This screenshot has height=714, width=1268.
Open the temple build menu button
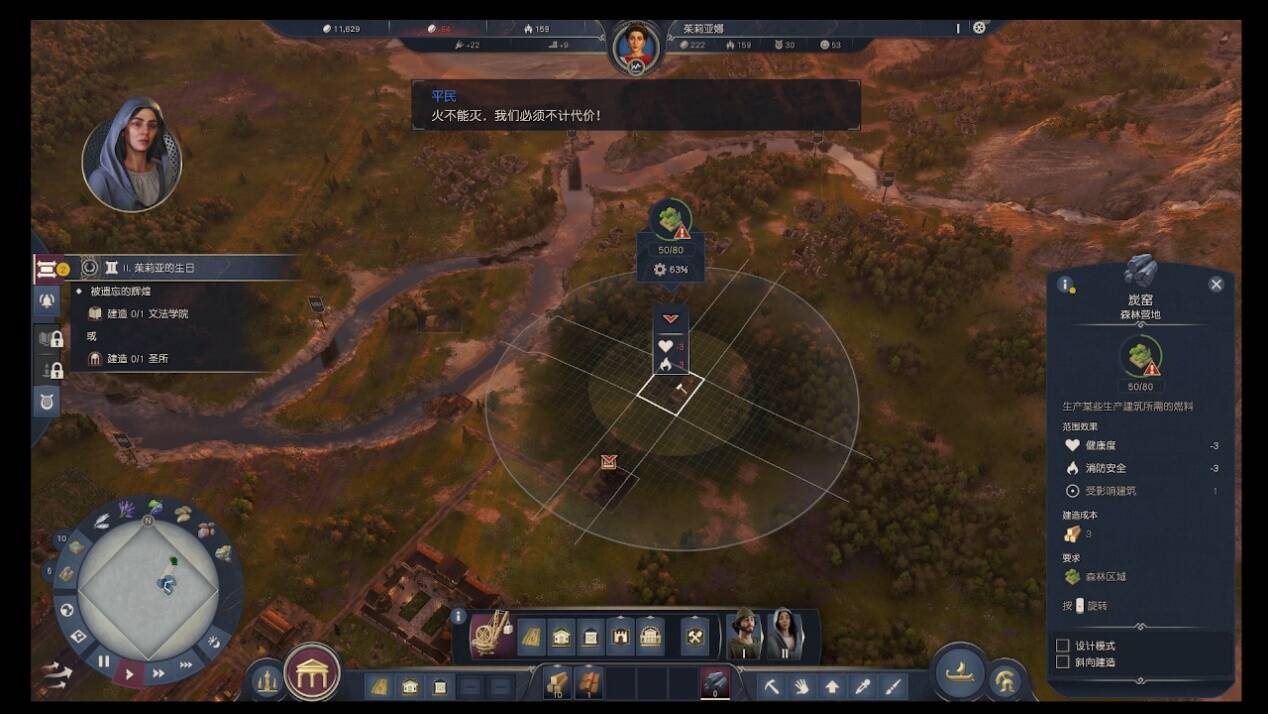[x=312, y=672]
